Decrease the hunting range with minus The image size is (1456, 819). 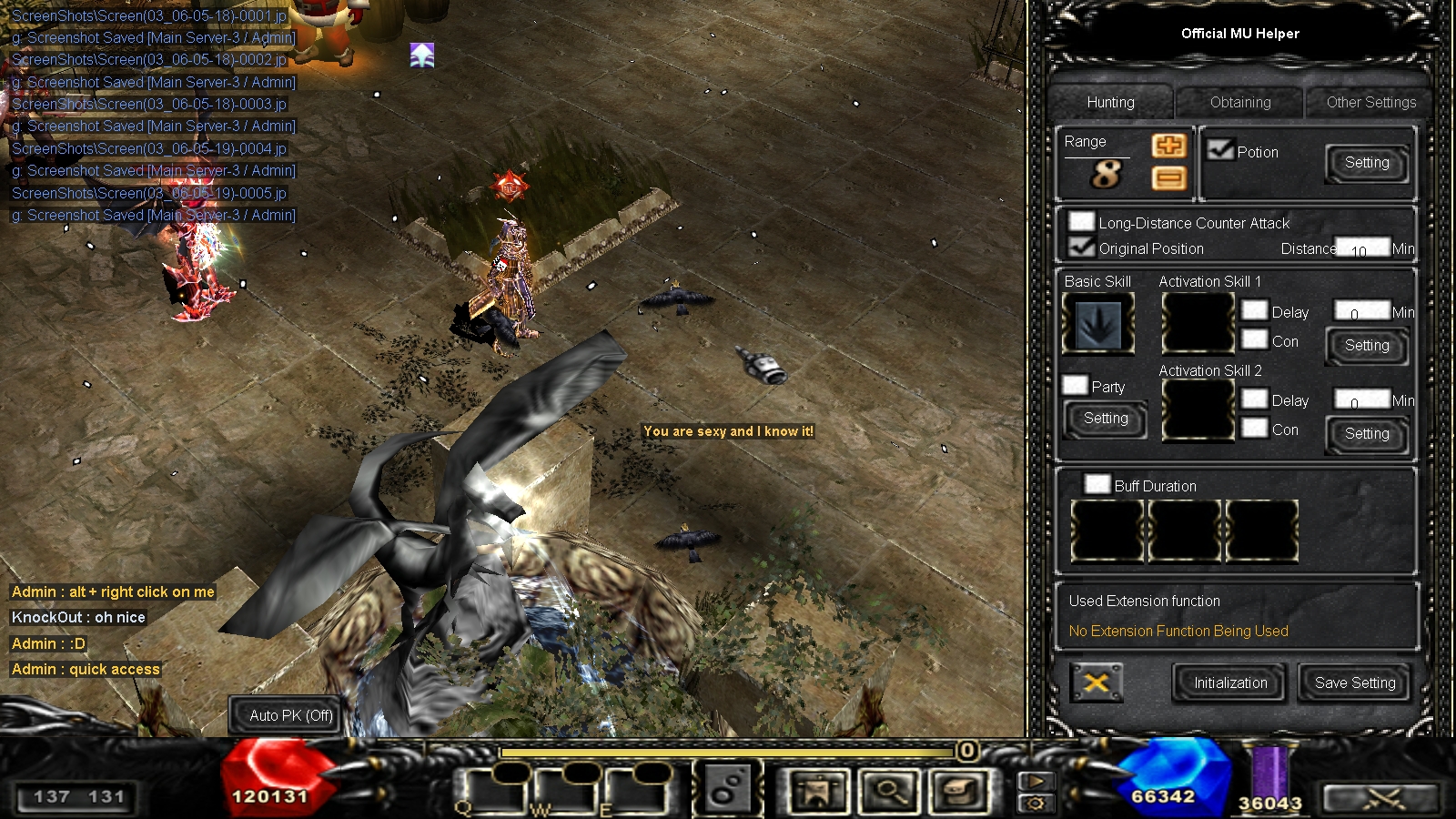click(x=1168, y=178)
